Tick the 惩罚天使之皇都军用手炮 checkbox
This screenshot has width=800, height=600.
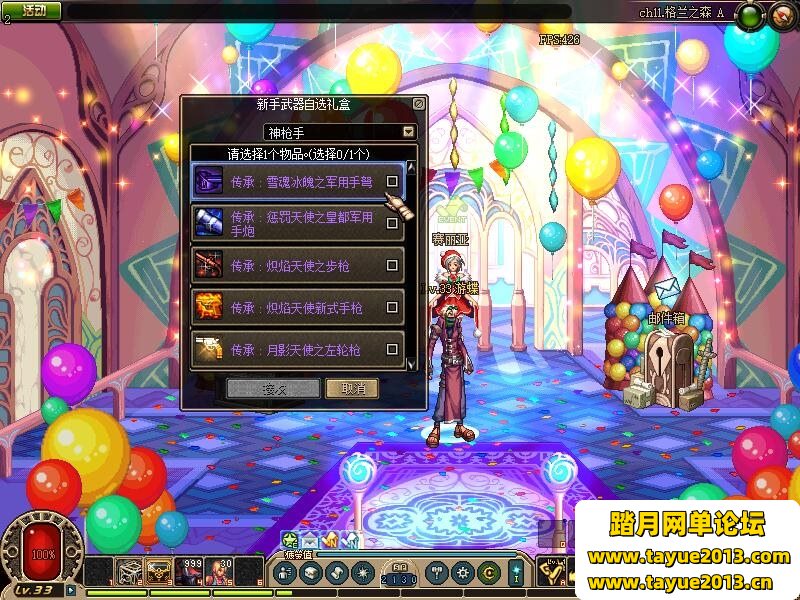pyautogui.click(x=393, y=223)
